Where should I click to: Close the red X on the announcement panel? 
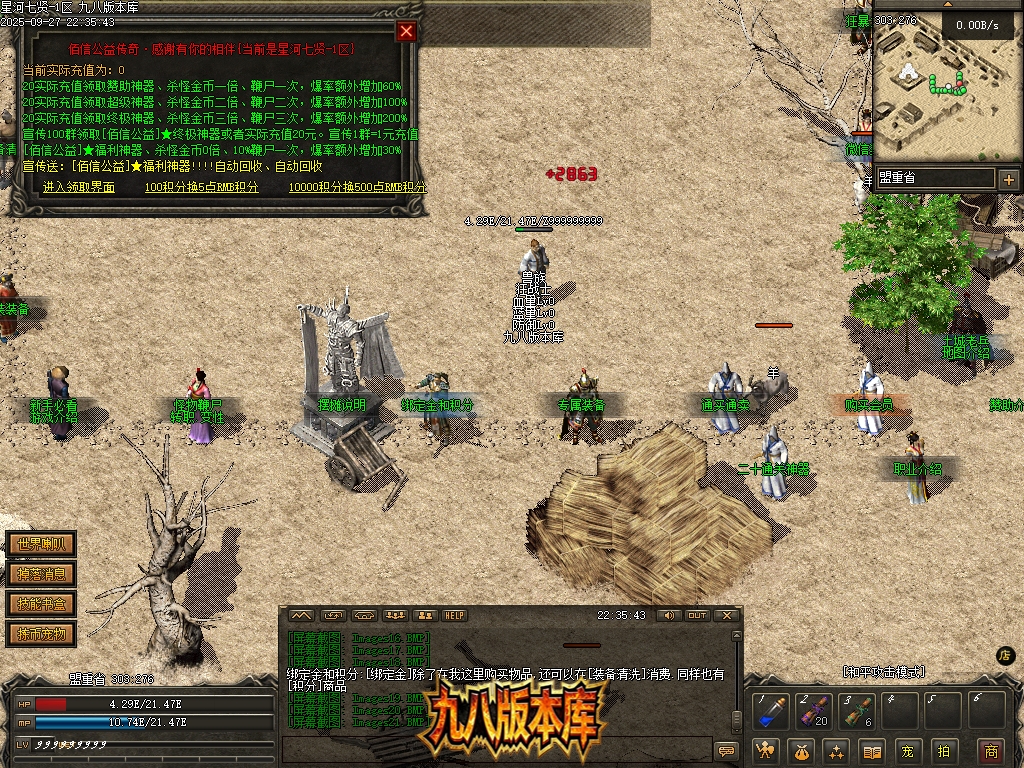pyautogui.click(x=406, y=31)
